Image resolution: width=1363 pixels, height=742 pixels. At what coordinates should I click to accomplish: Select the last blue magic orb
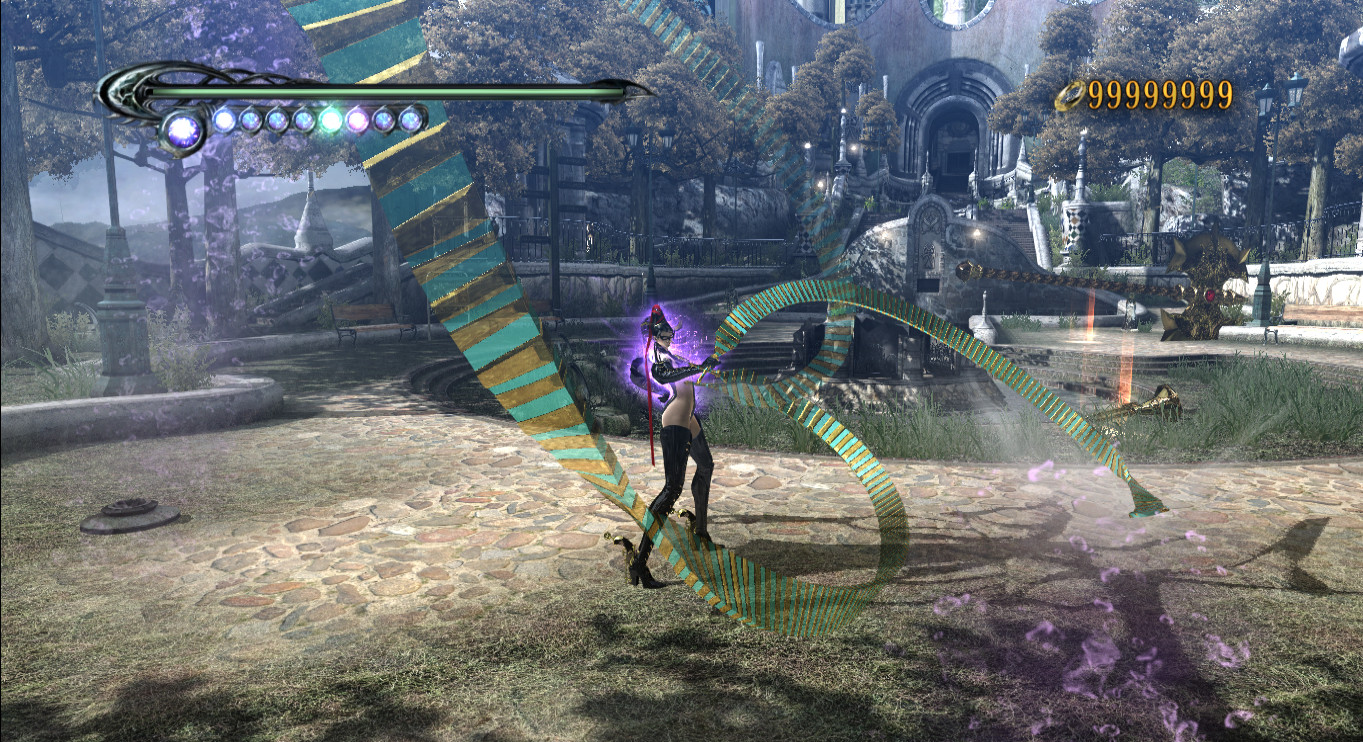pyautogui.click(x=409, y=118)
